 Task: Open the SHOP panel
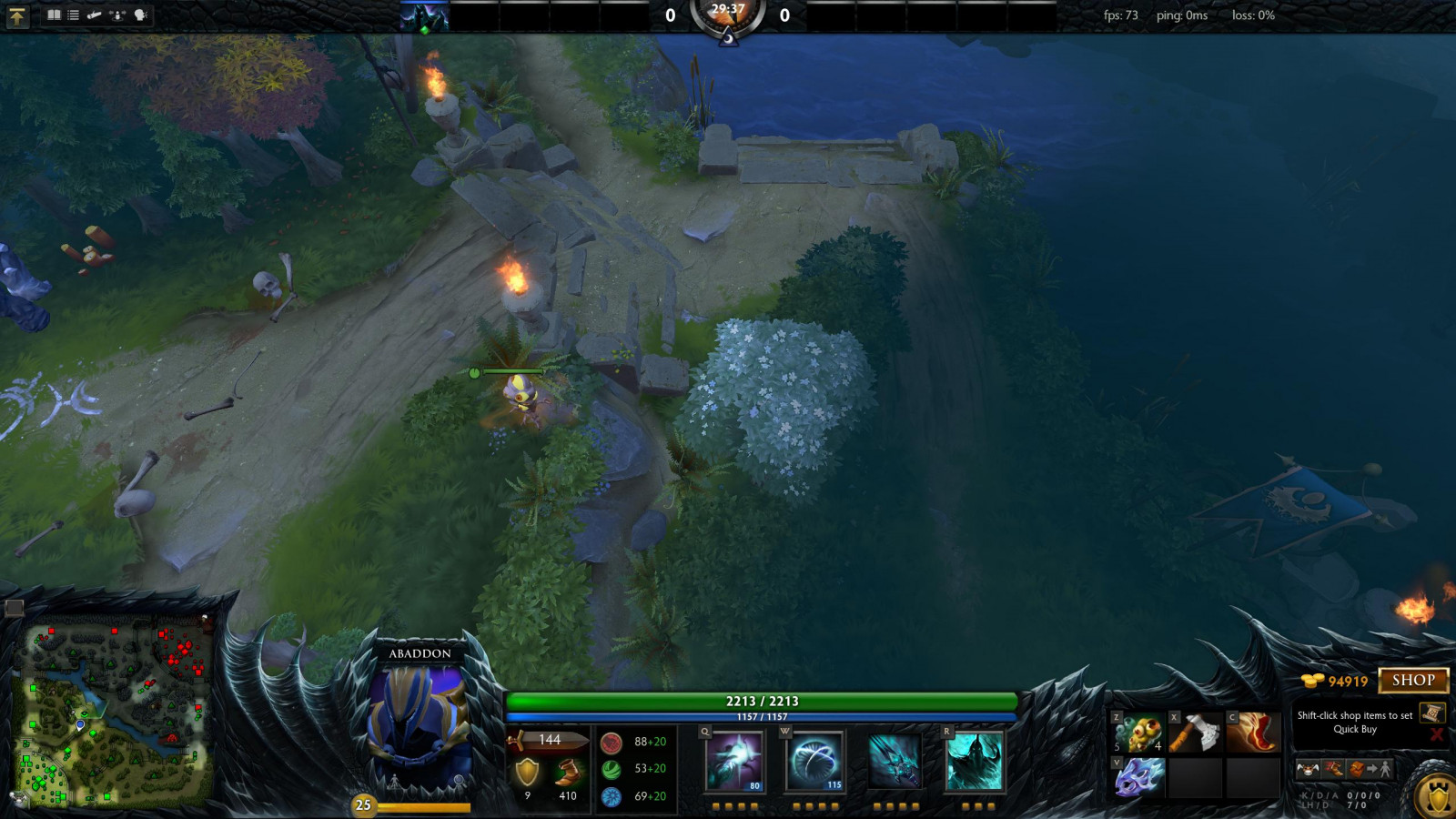[x=1412, y=681]
